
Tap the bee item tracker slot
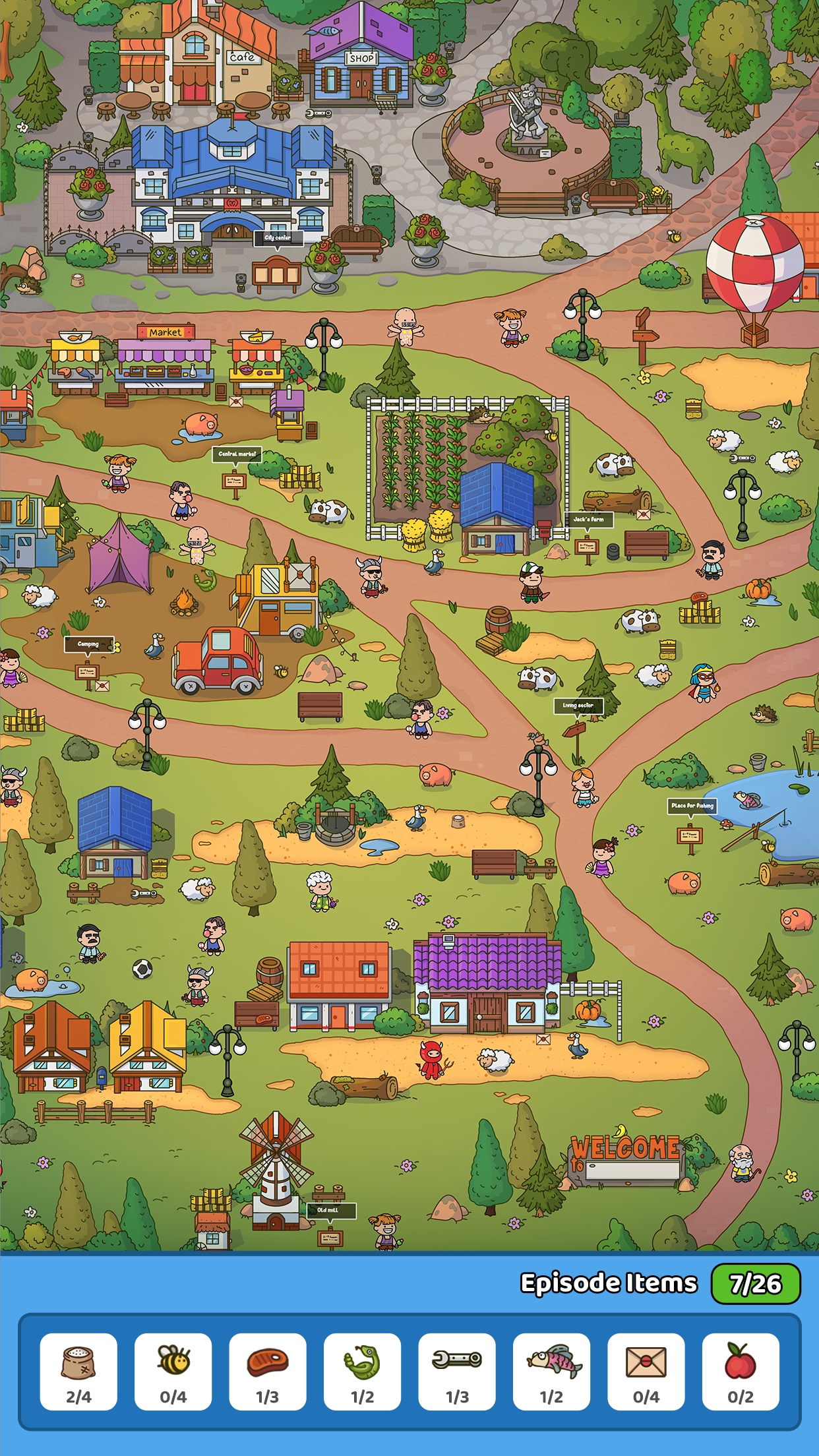tap(173, 1371)
